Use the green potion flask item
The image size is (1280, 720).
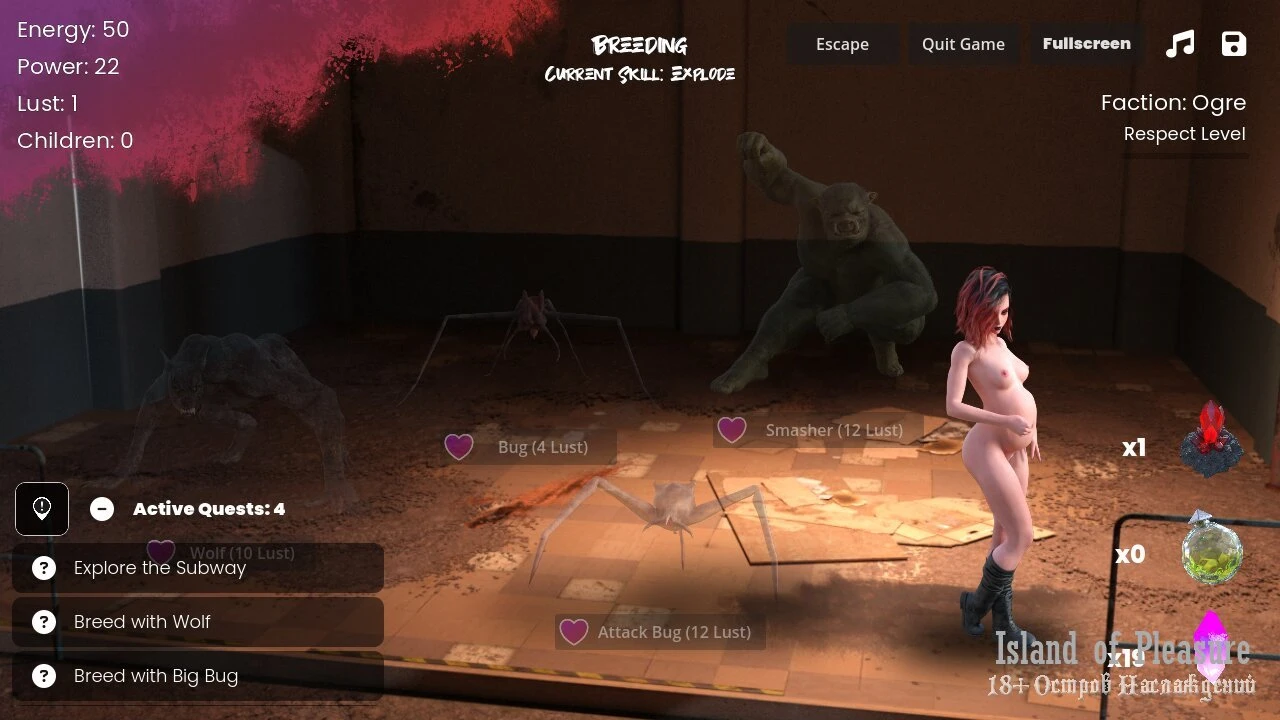click(x=1212, y=550)
